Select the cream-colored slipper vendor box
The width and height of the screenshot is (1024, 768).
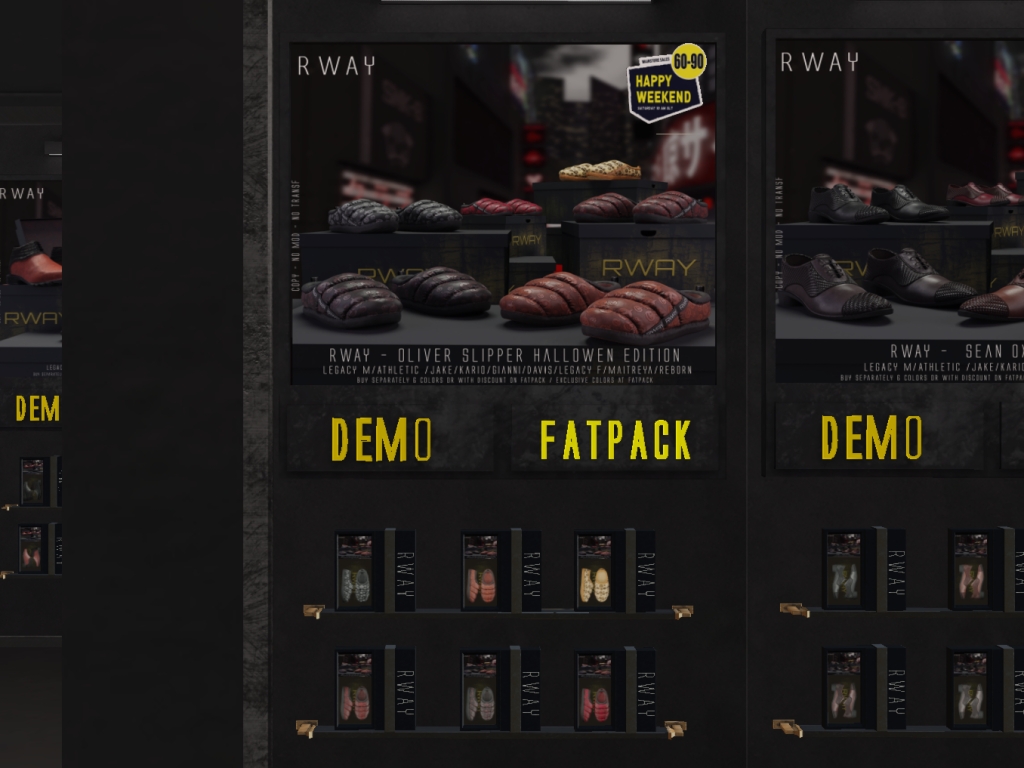tap(595, 572)
